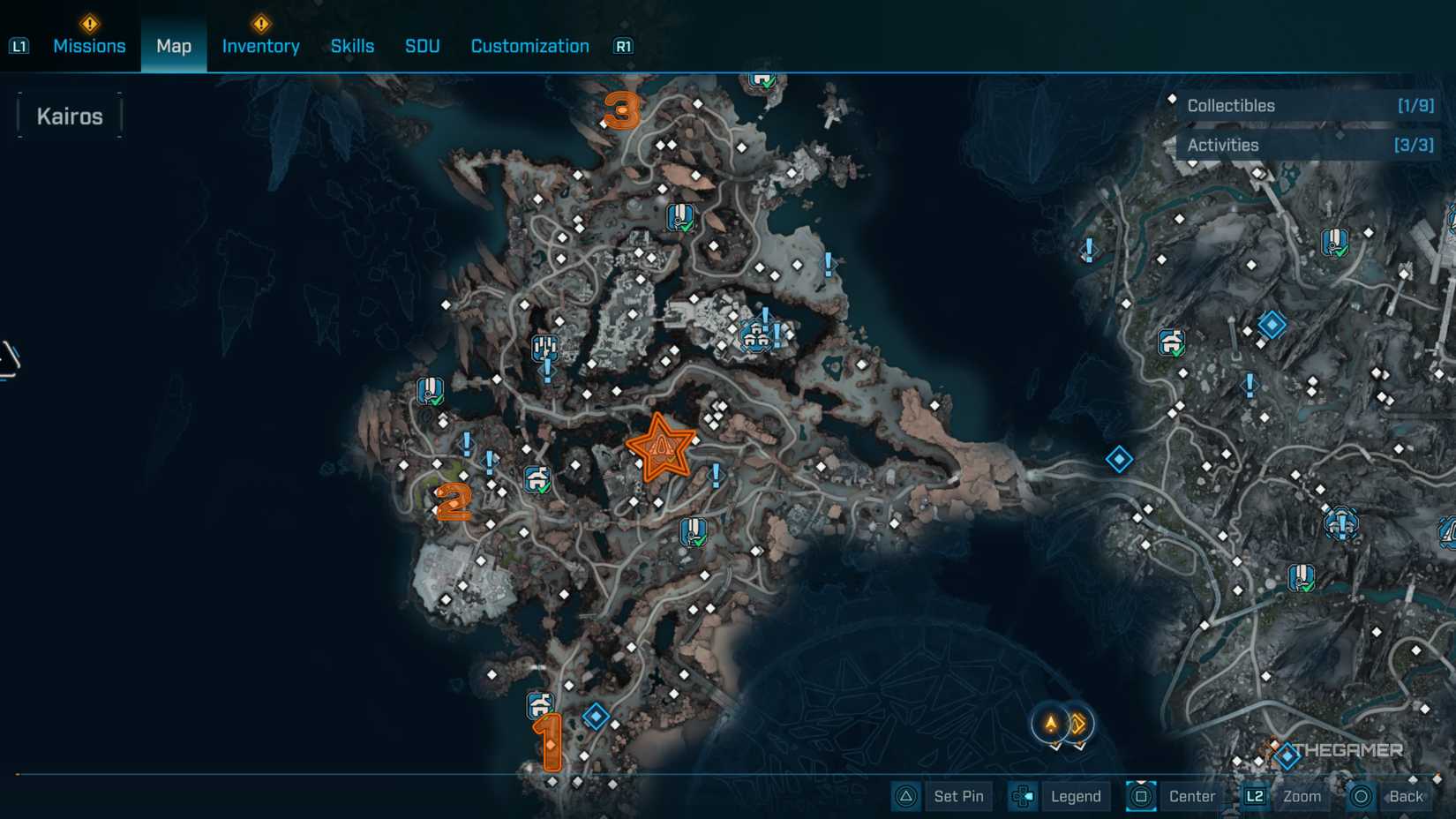Click the safehouse icon at top of map
This screenshot has width=1456, height=819.
coord(761,79)
